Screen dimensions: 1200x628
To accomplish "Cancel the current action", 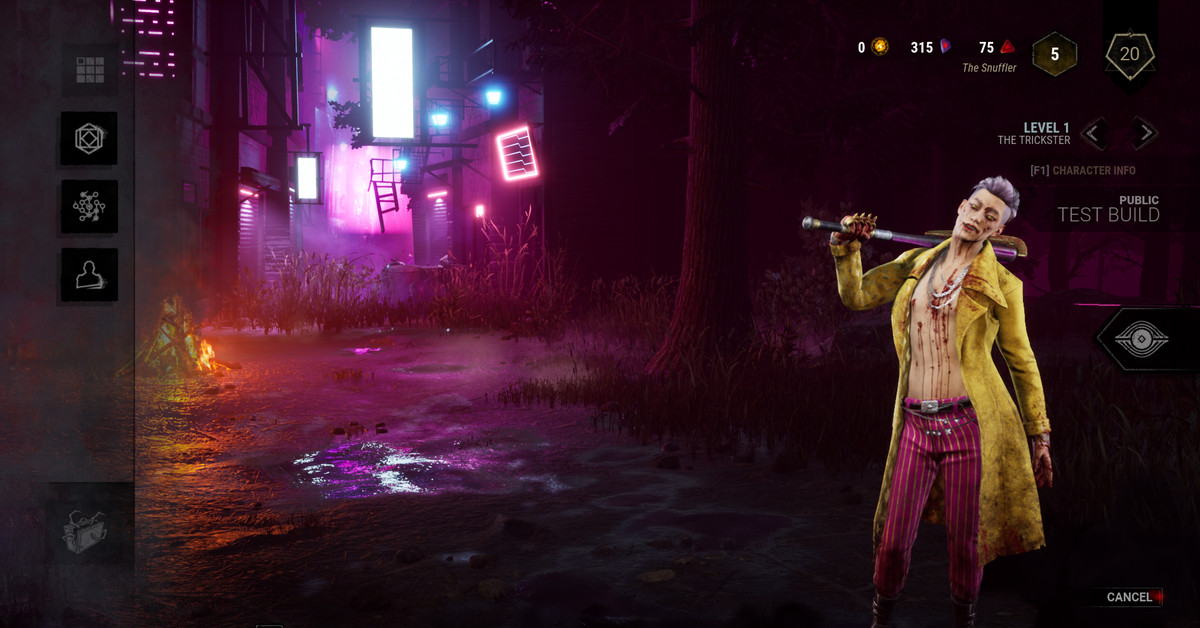I will point(1130,597).
